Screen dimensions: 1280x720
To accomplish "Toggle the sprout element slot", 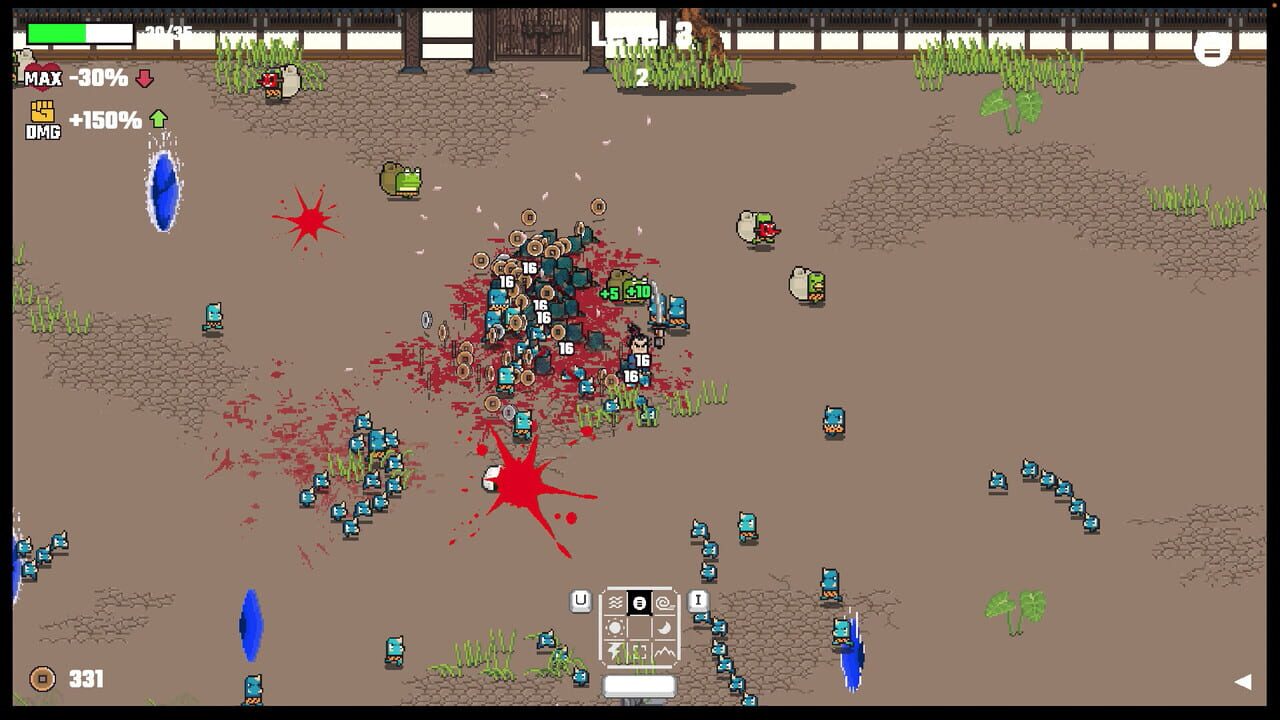I will pos(639,651).
